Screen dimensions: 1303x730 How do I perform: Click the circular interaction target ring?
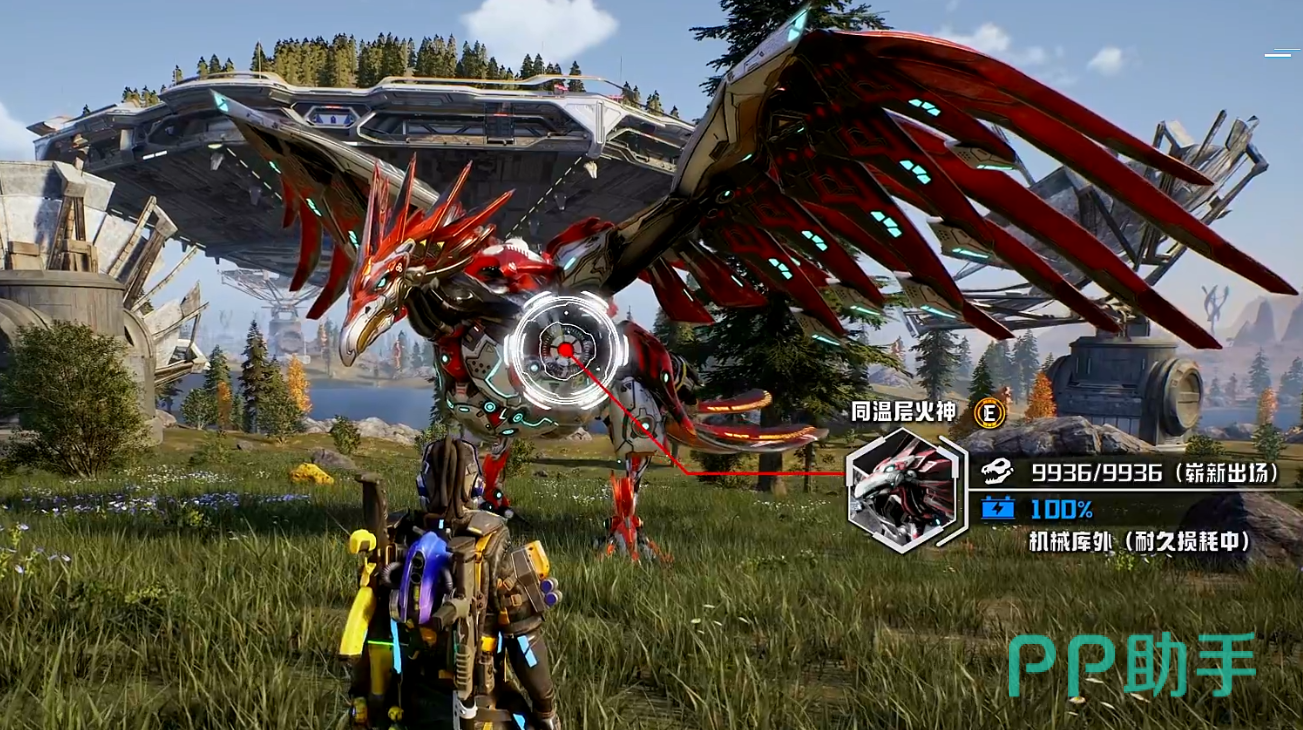point(565,349)
